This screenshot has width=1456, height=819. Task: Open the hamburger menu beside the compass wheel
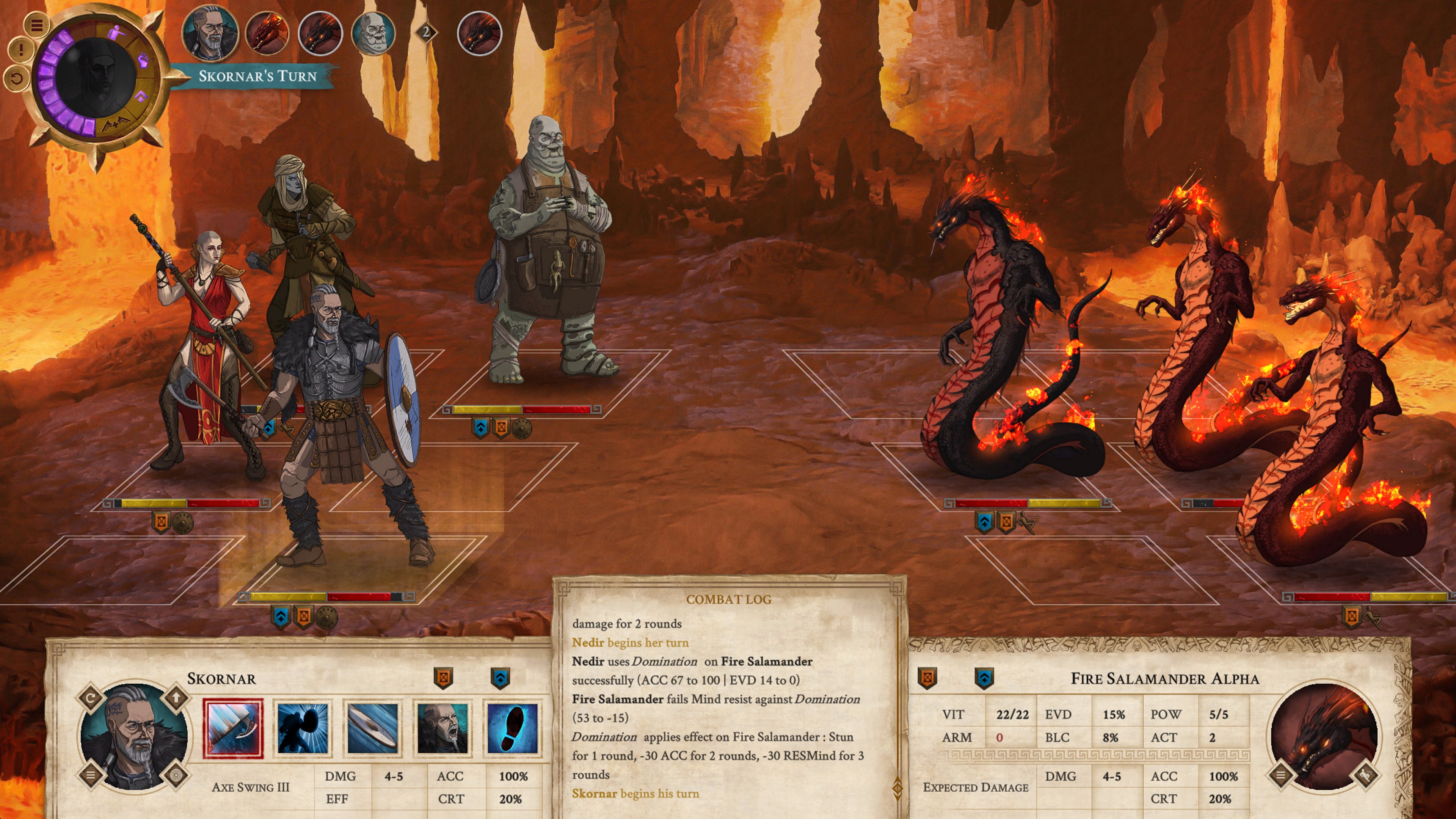[37, 25]
